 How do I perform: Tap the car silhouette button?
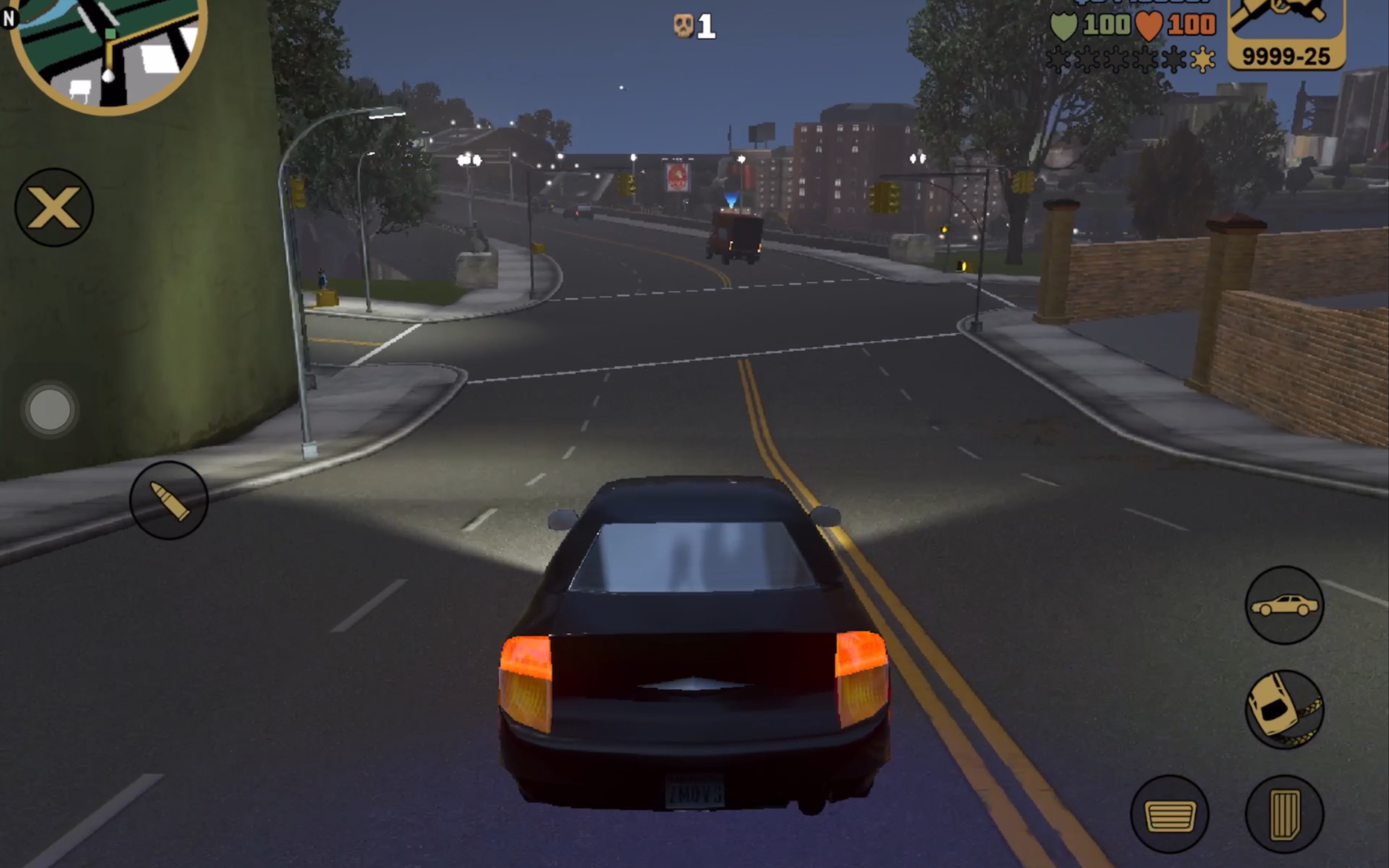coord(1284,605)
